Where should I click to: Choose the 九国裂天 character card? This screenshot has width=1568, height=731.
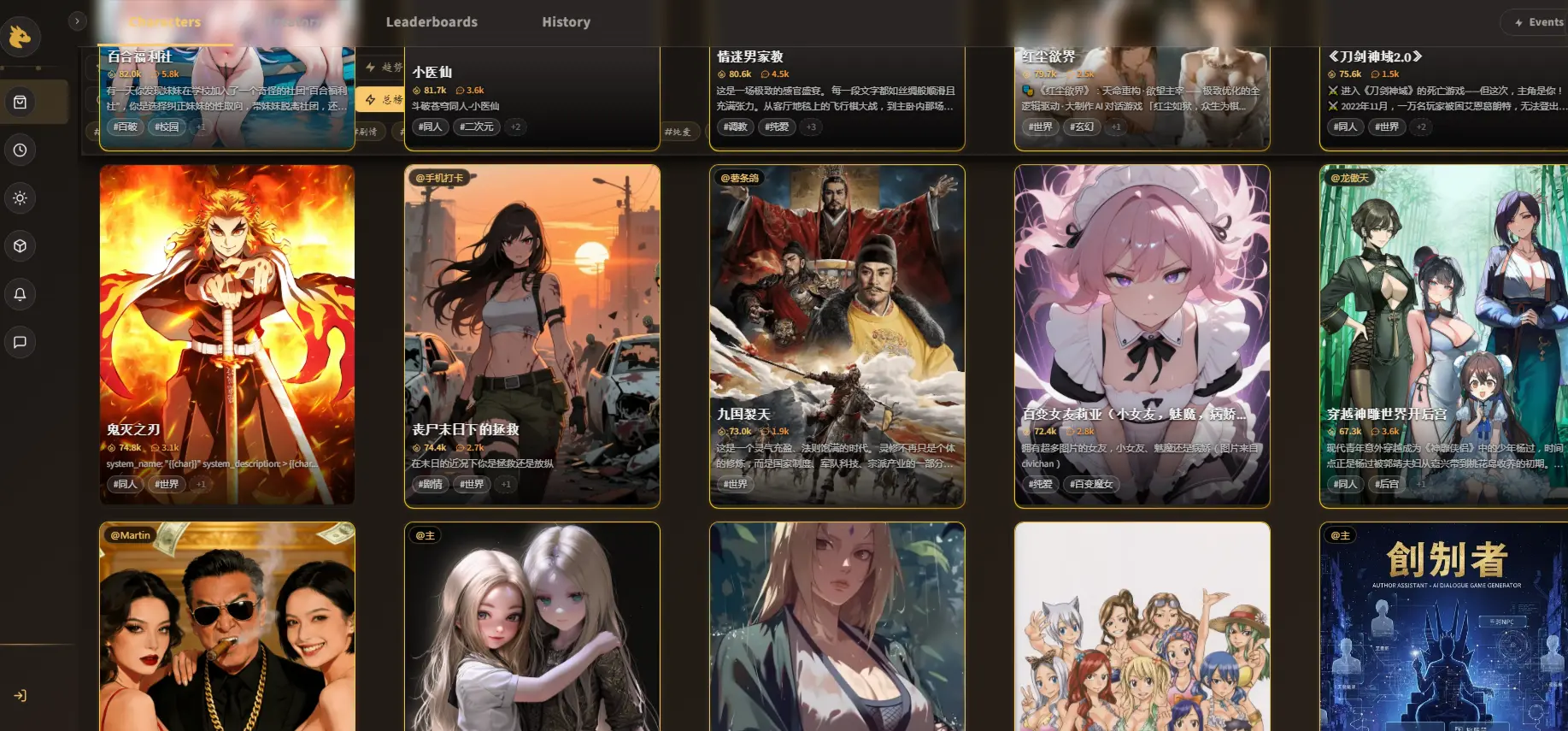tap(837, 333)
